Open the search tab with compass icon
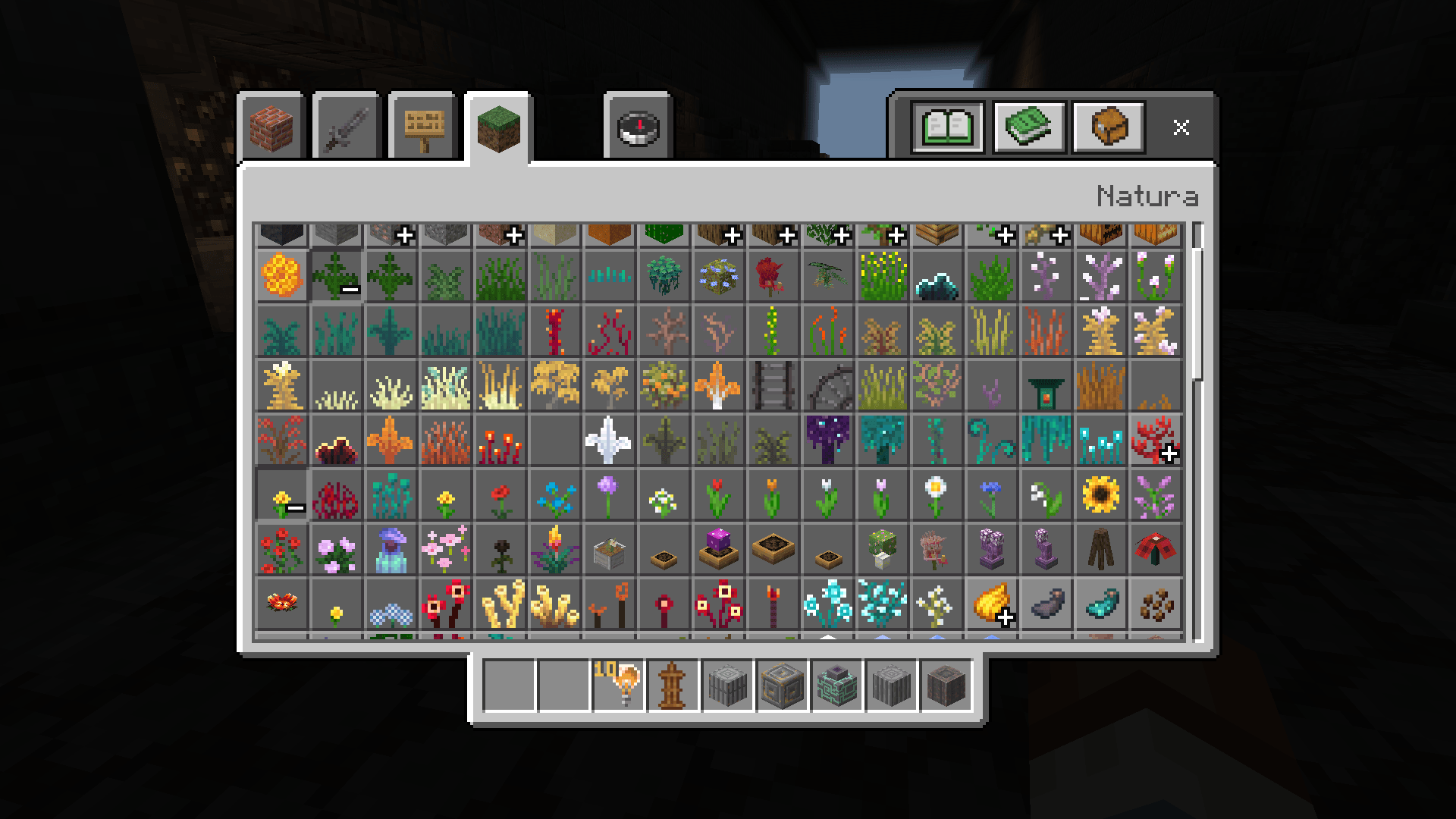This screenshot has height=819, width=1456. point(635,127)
